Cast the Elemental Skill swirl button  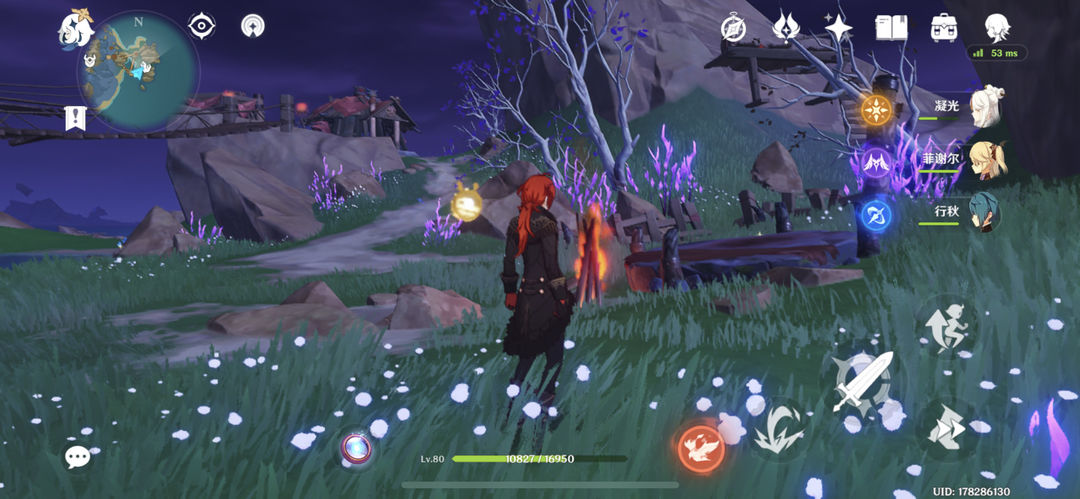pyautogui.click(x=777, y=429)
